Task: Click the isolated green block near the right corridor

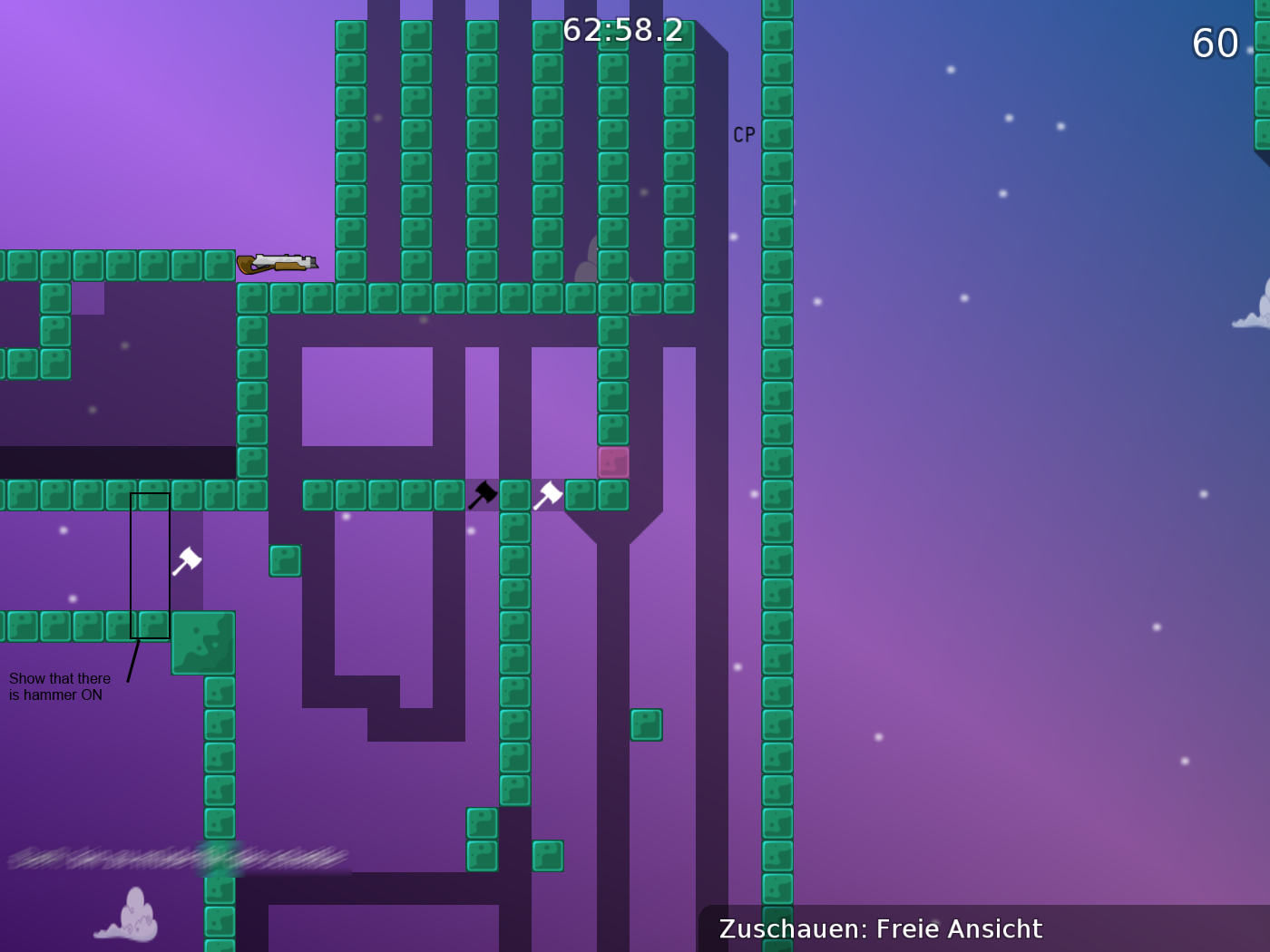Action: click(646, 725)
